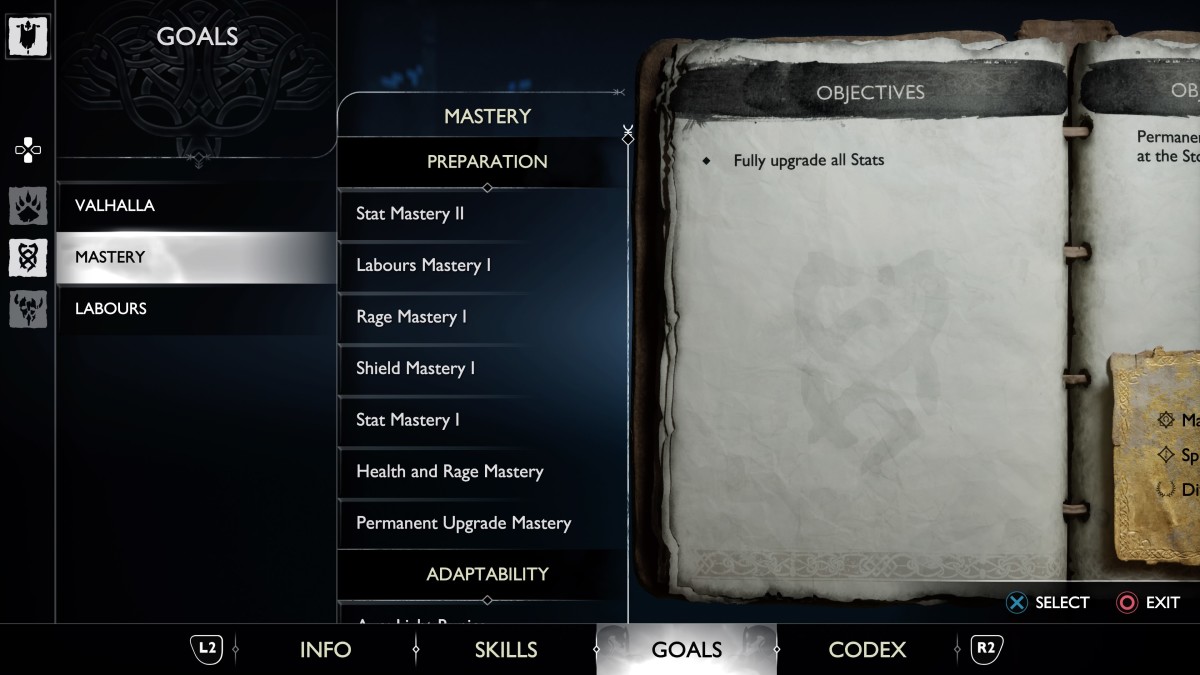1200x675 pixels.
Task: Click the knot Mastery icon
Action: pyautogui.click(x=28, y=257)
